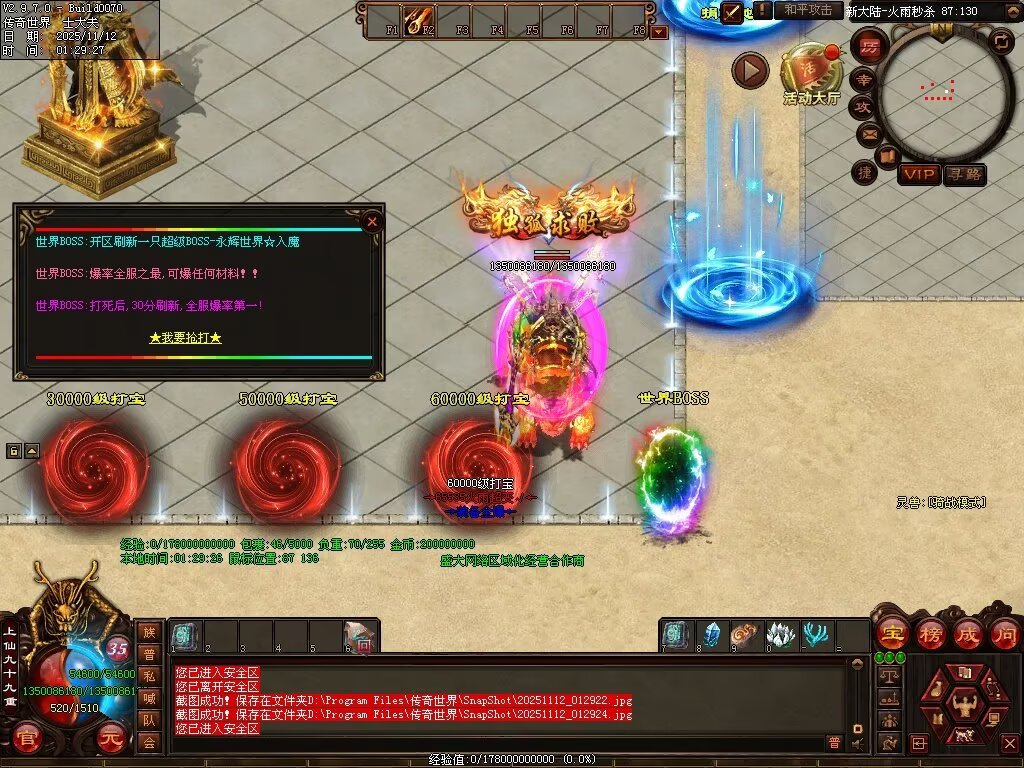This screenshot has width=1024, height=768.
Task: Open the 榜 ranking orb button
Action: pyautogui.click(x=930, y=633)
